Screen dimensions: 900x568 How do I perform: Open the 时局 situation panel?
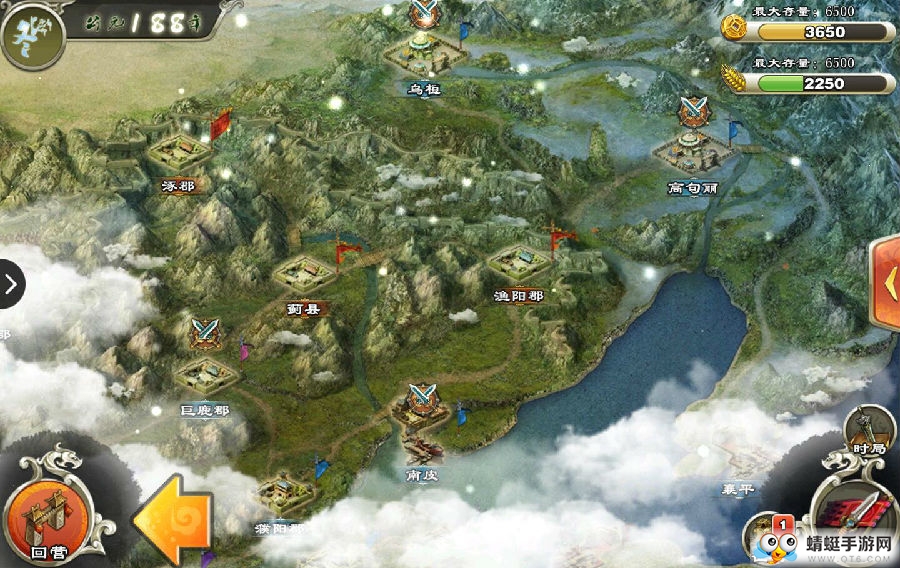point(868,432)
